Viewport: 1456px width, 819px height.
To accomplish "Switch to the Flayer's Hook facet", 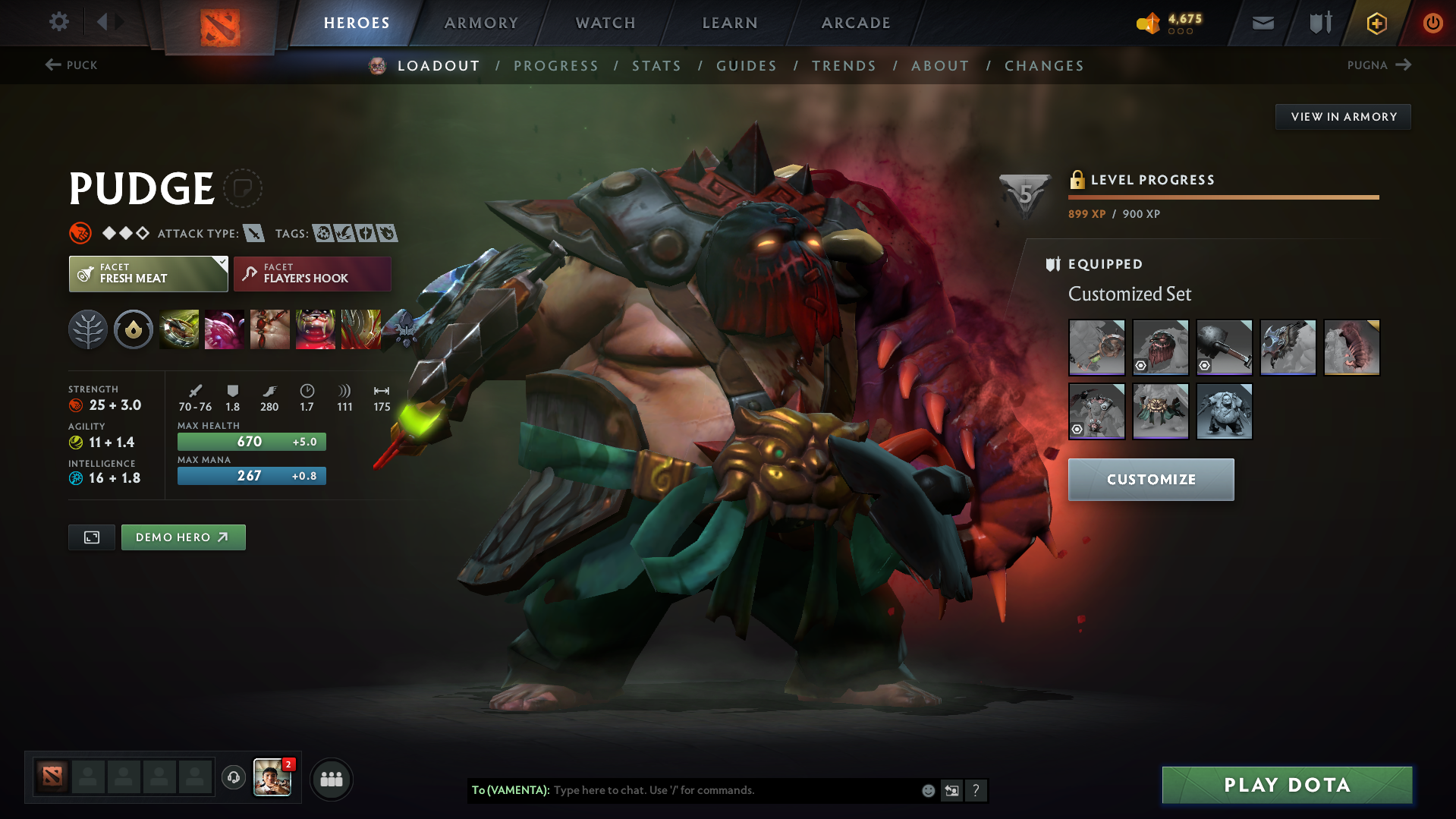I will tap(312, 273).
